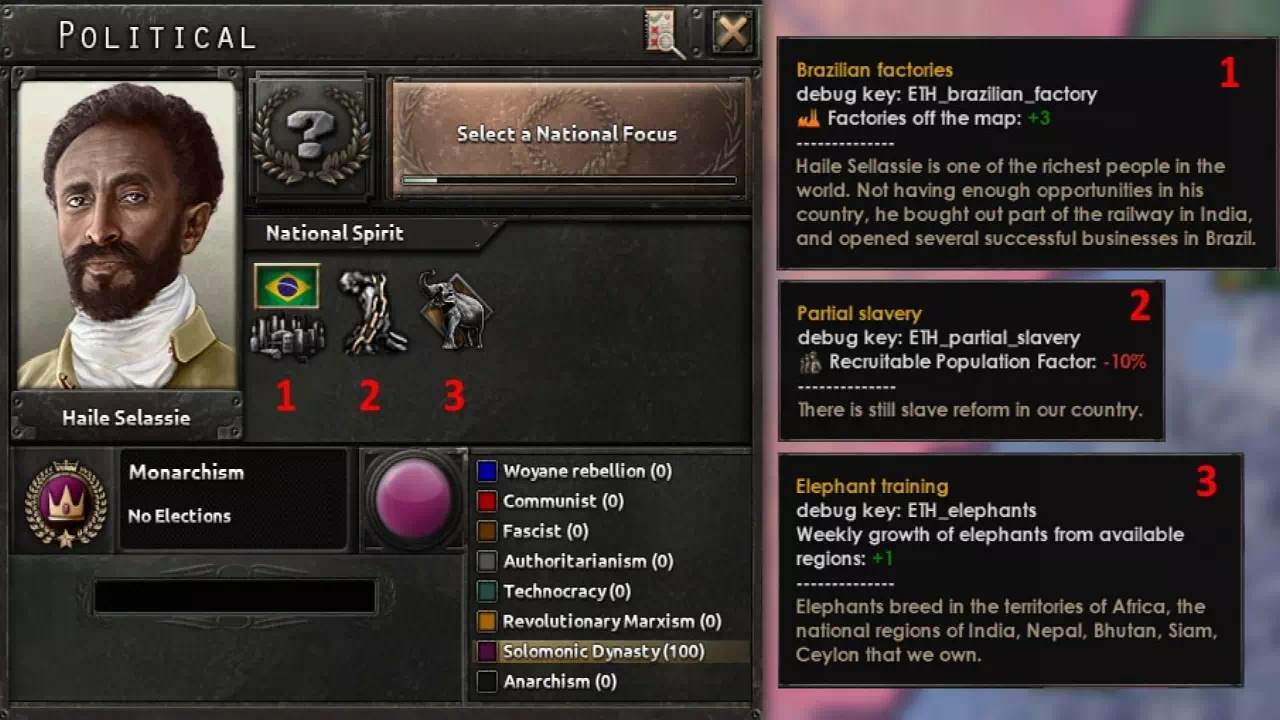The width and height of the screenshot is (1280, 720).
Task: Choose Authoritarianism in the ideology list
Action: coord(587,561)
